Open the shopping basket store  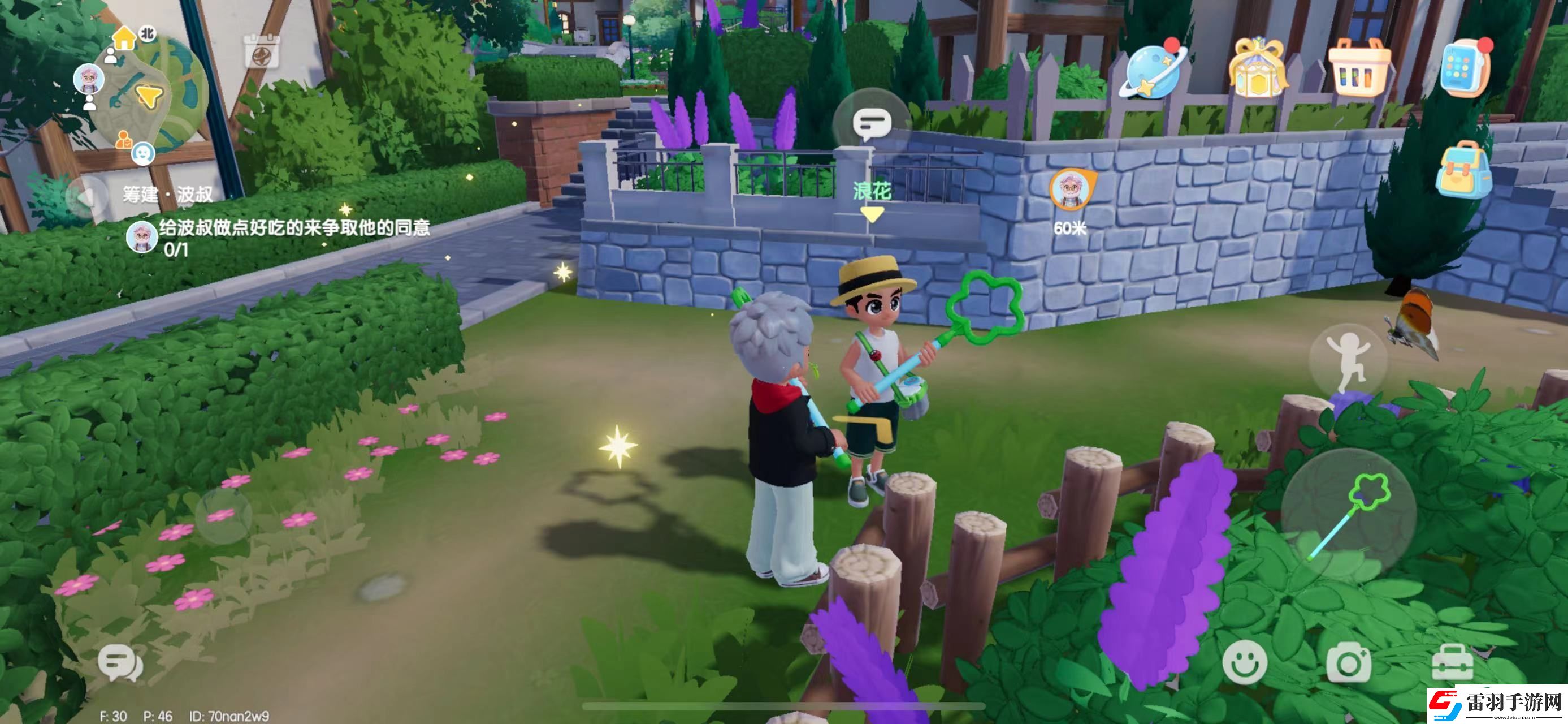1359,68
